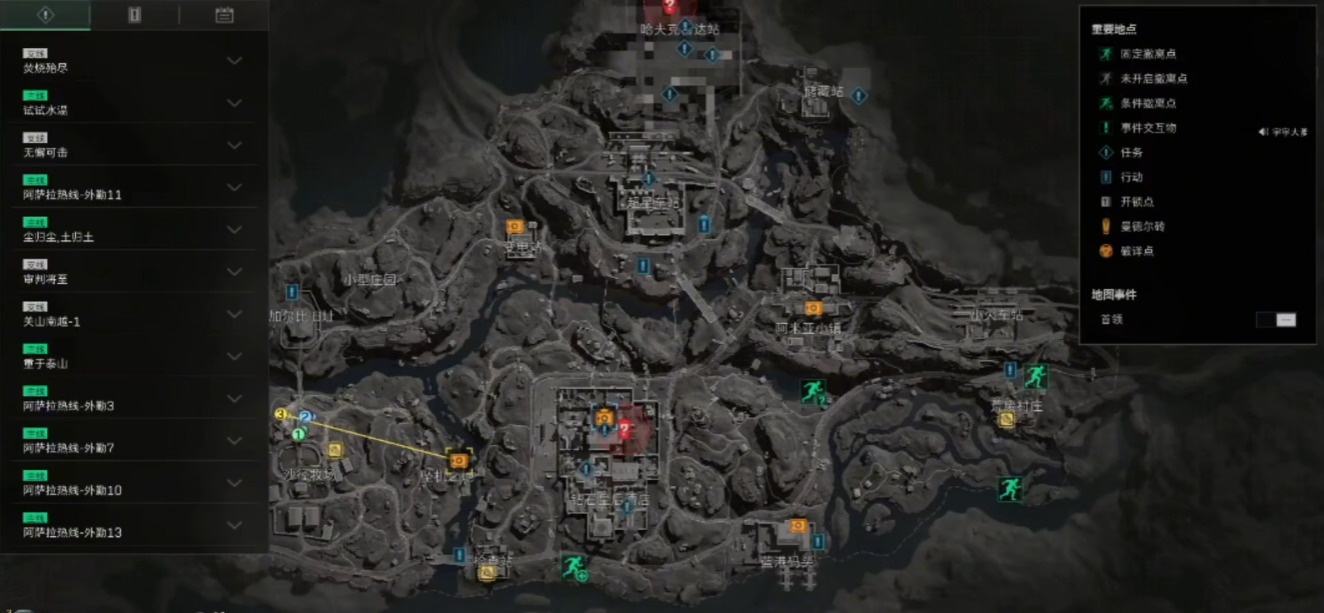The height and width of the screenshot is (613, 1324).
Task: Select the green numbered waypoint 1 marker
Action: pos(298,434)
